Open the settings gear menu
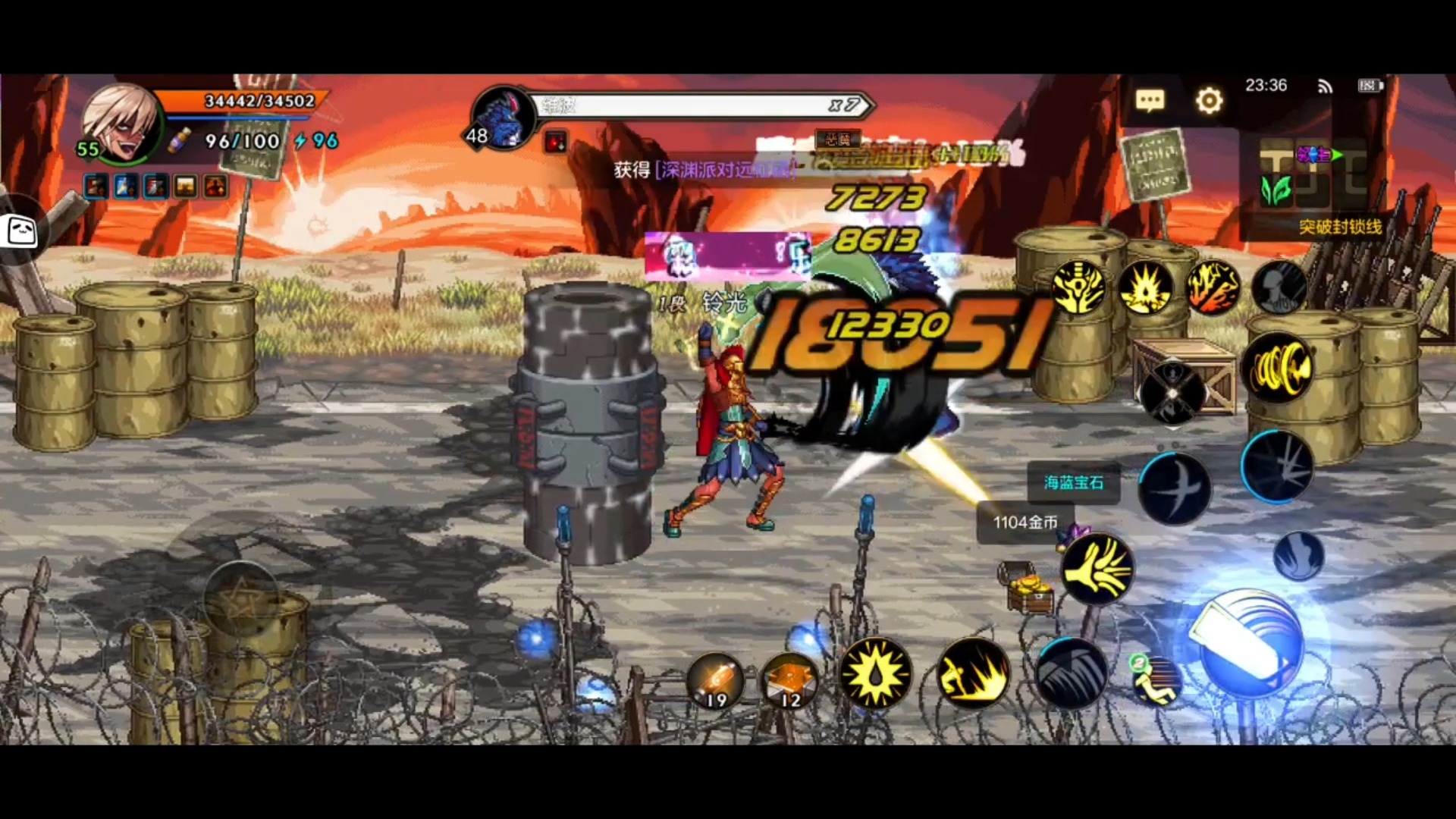1456x819 pixels. [x=1209, y=100]
